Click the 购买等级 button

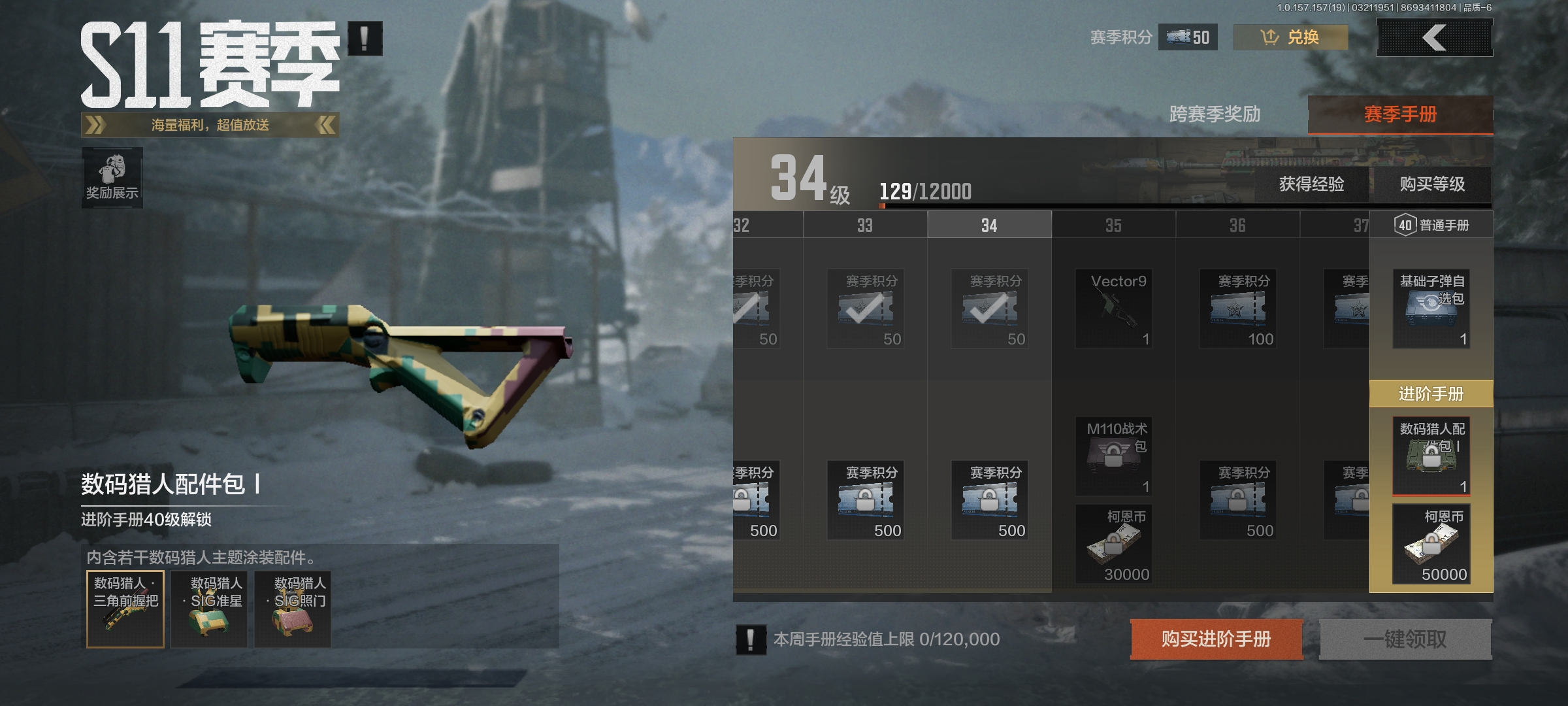(1432, 184)
